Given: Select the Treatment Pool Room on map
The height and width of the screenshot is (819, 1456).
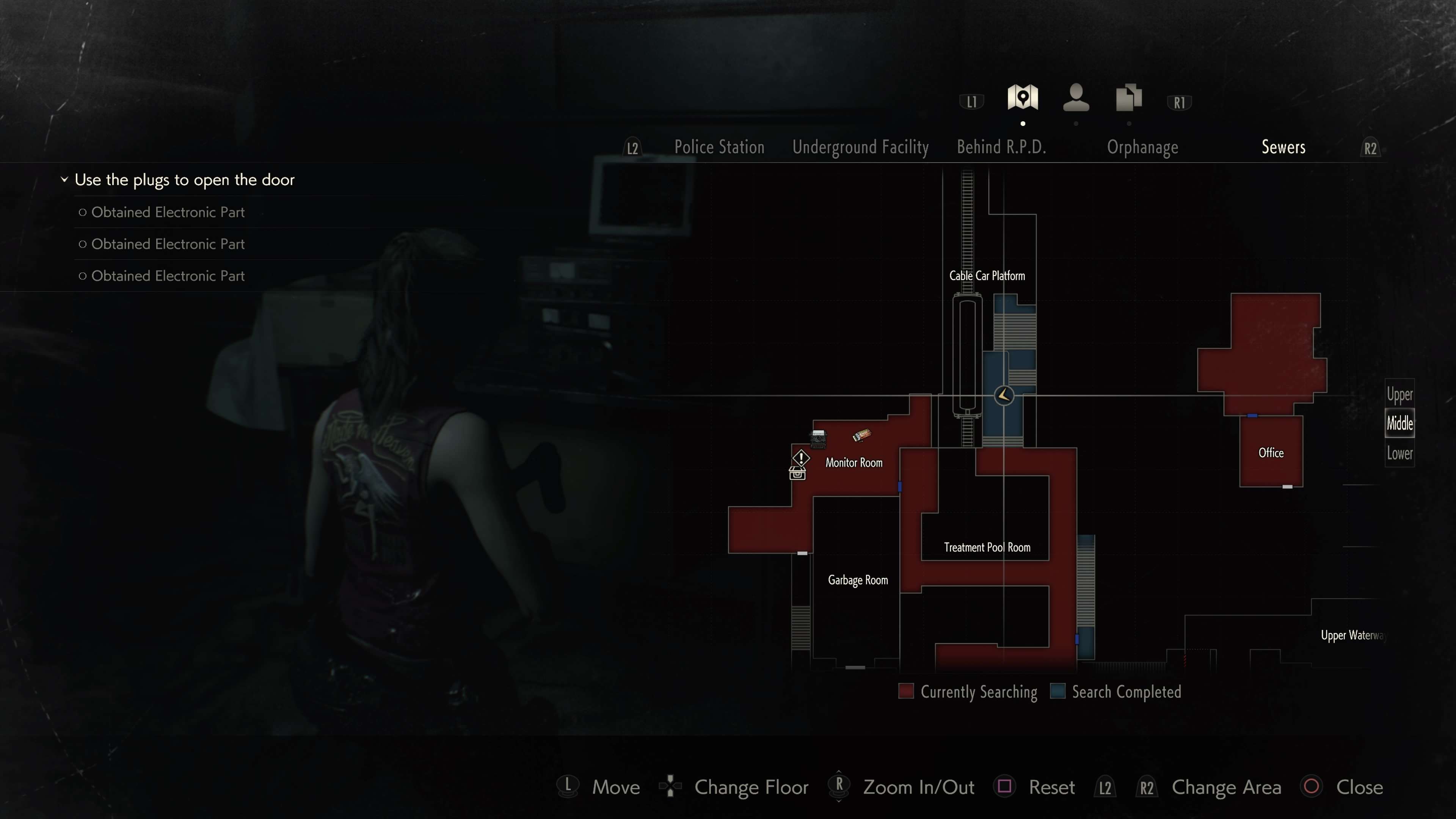Looking at the screenshot, I should point(986,547).
